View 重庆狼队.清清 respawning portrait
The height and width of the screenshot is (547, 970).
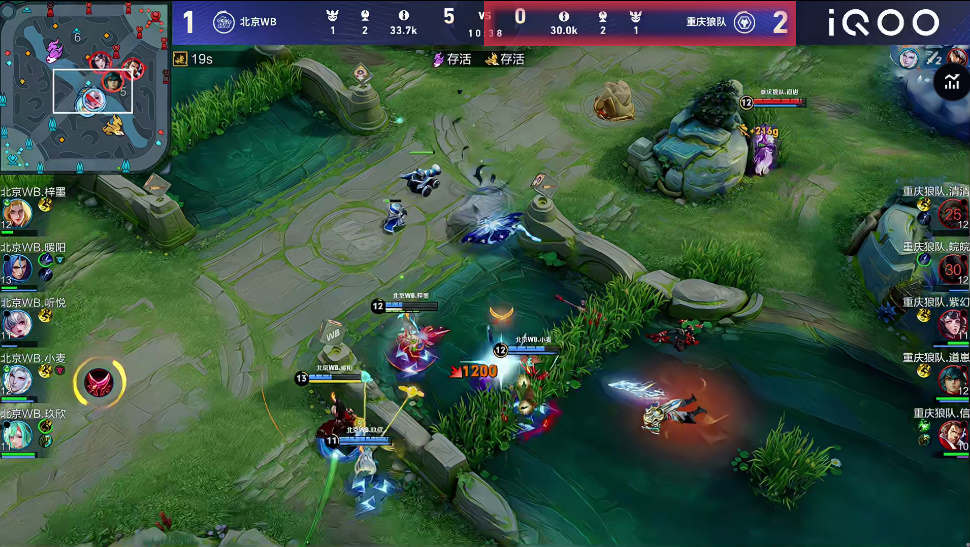click(951, 213)
